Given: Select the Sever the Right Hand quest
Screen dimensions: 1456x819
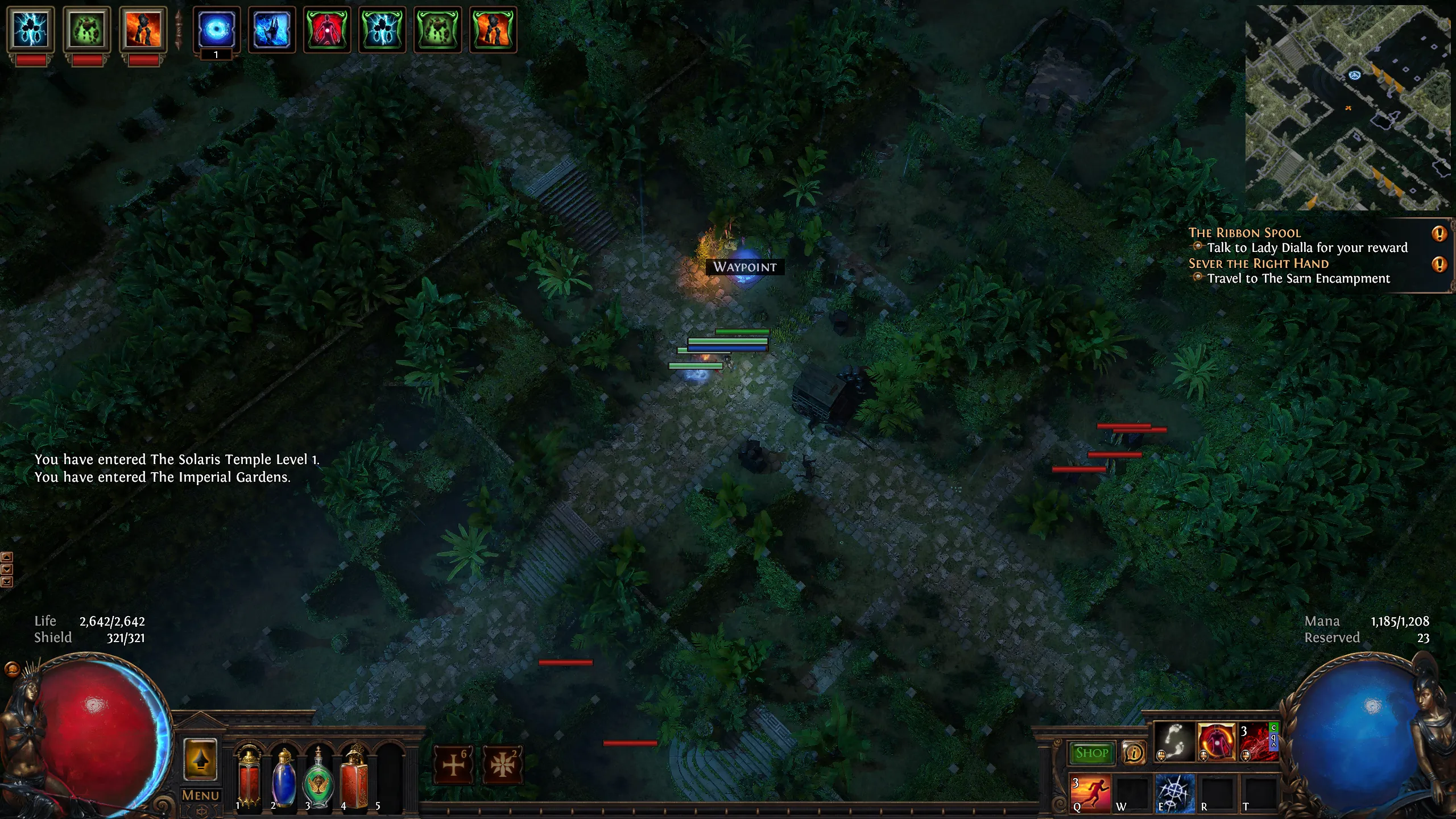Looking at the screenshot, I should pyautogui.click(x=1258, y=263).
